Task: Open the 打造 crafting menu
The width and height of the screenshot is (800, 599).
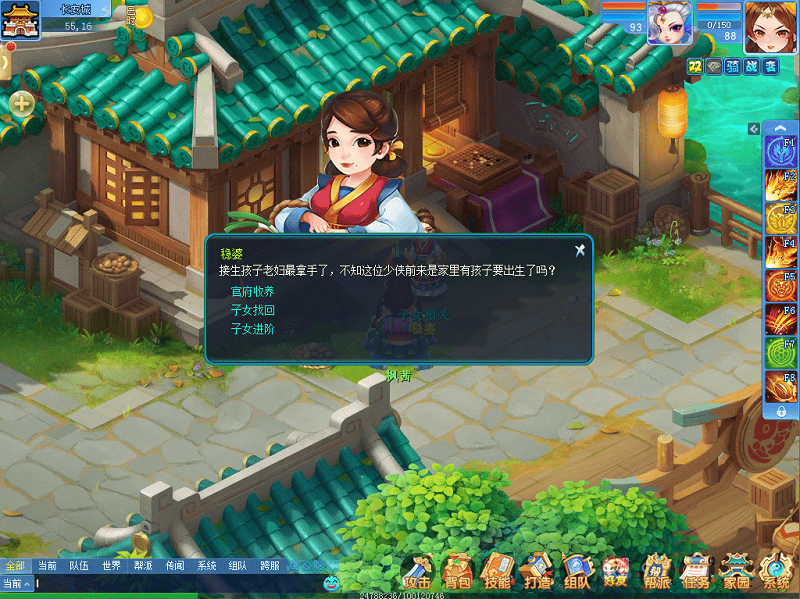Action: (x=537, y=573)
